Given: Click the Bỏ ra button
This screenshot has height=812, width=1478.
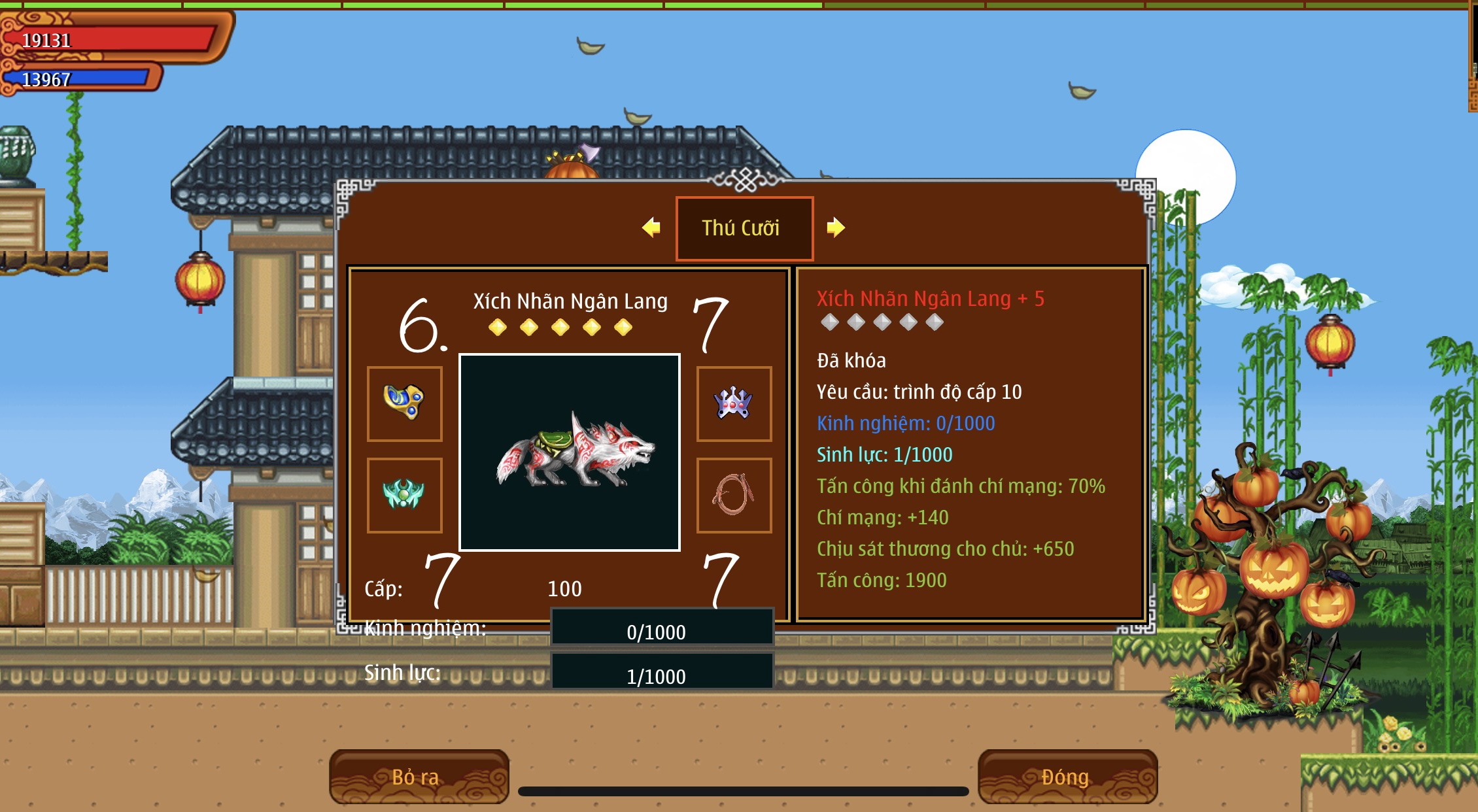Looking at the screenshot, I should (419, 777).
